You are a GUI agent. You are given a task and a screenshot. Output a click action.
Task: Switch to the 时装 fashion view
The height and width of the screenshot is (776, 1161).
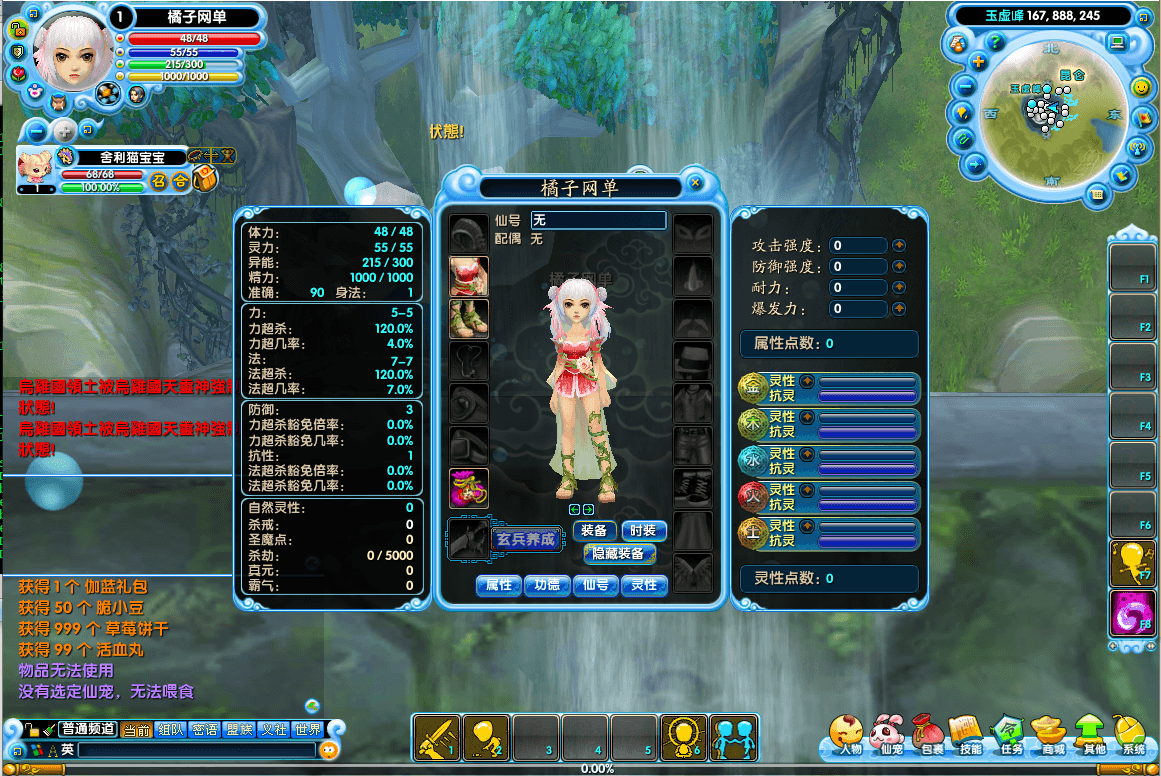644,531
